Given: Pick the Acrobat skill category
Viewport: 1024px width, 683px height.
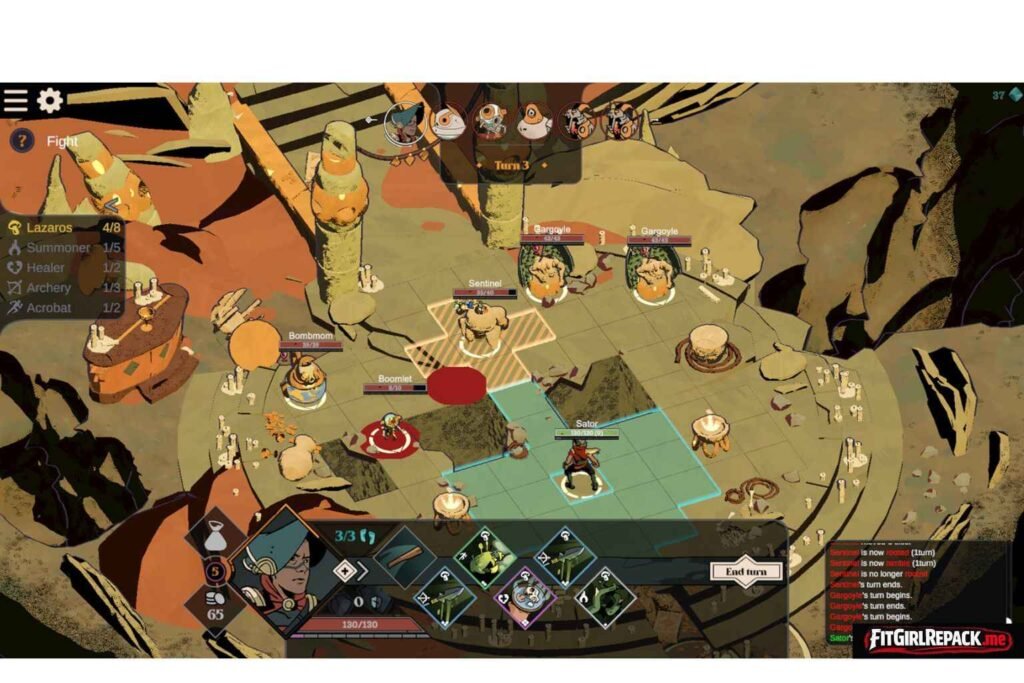Looking at the screenshot, I should (49, 308).
